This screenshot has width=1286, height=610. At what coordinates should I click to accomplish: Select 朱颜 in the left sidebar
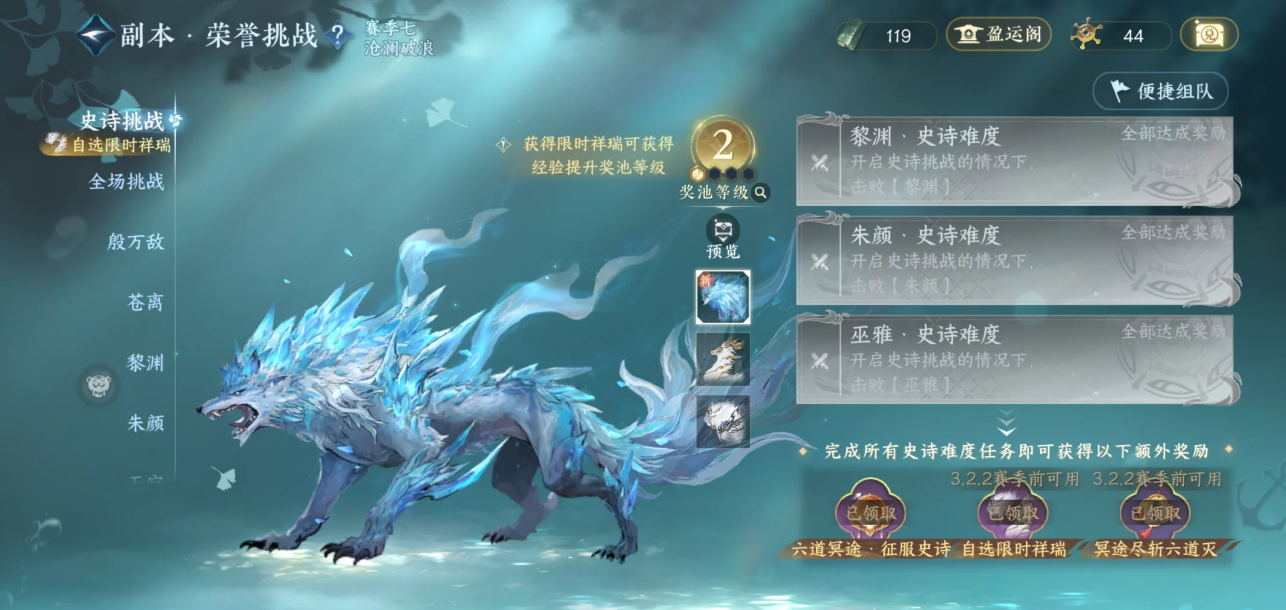tap(145, 423)
